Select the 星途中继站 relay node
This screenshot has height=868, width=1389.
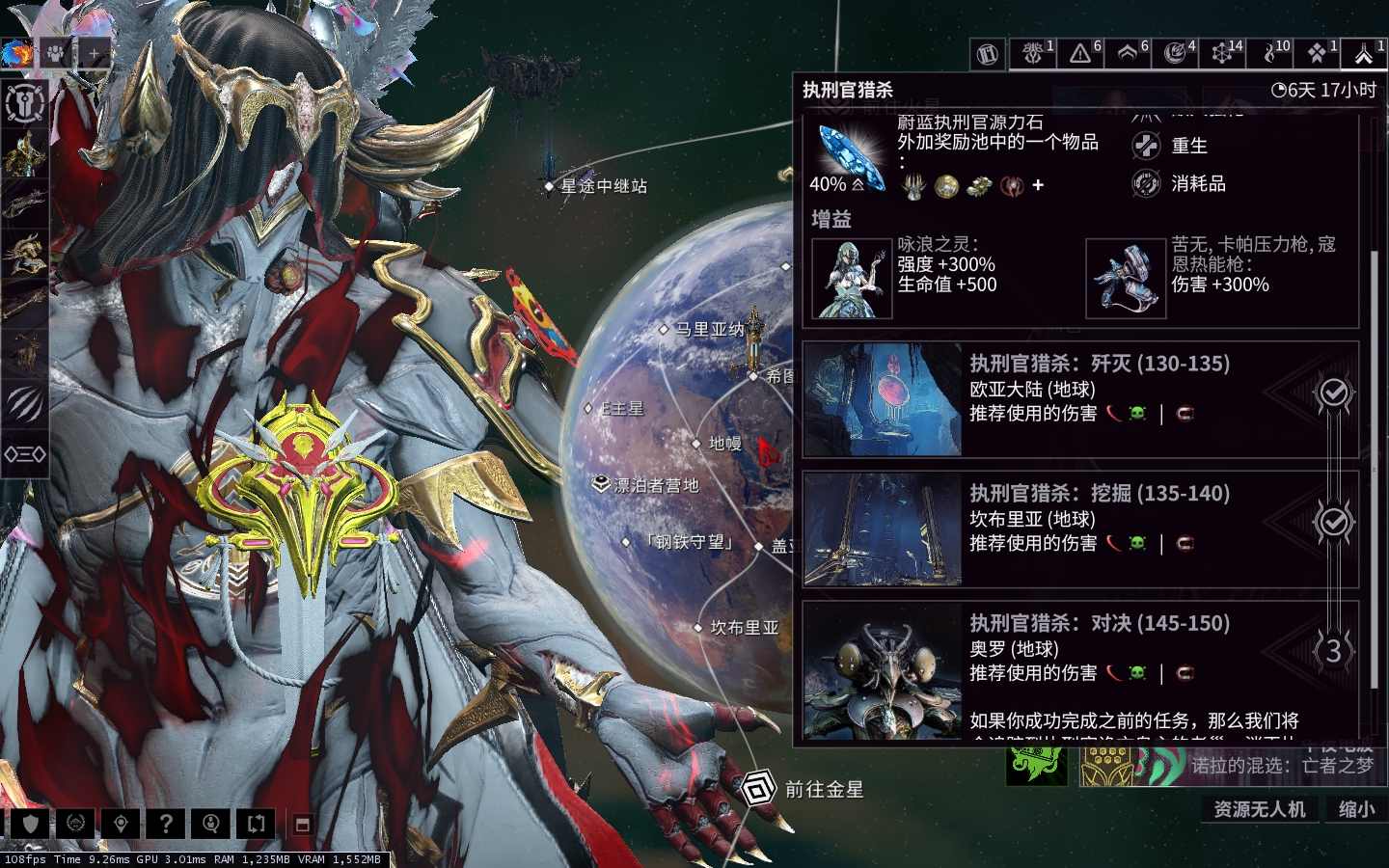[602, 186]
